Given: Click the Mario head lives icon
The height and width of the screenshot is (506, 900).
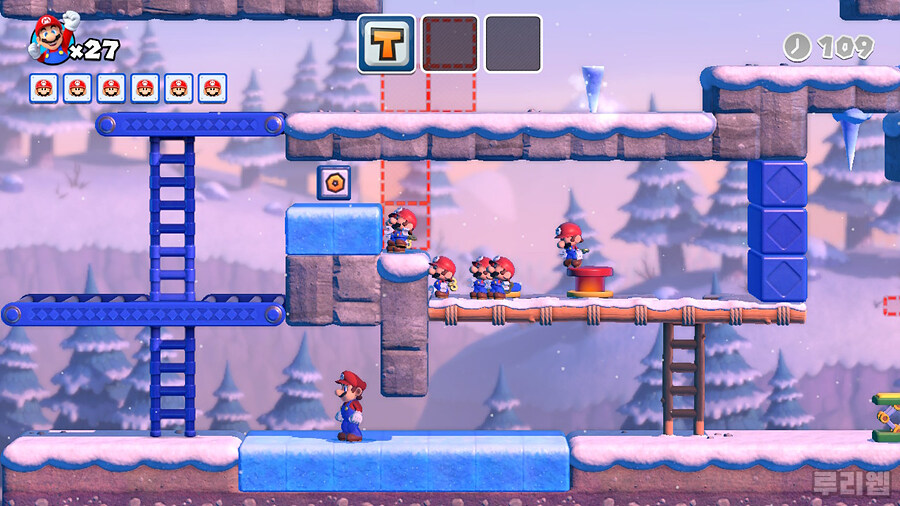Looking at the screenshot, I should click(50, 37).
